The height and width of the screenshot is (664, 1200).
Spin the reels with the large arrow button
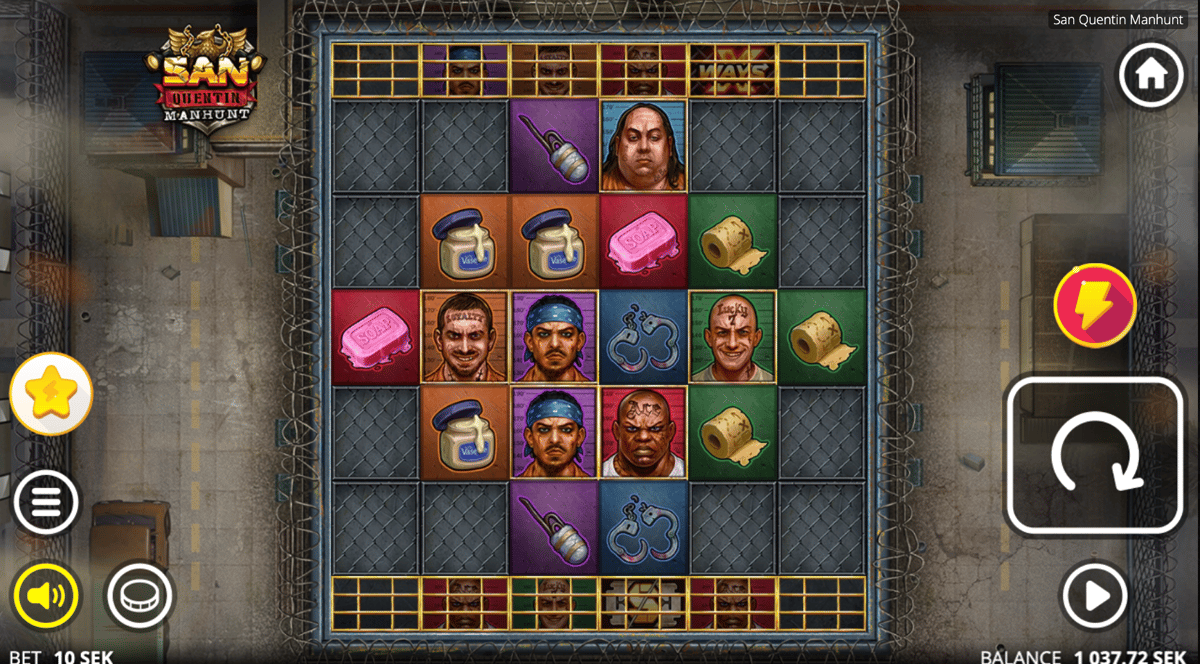coord(1097,455)
